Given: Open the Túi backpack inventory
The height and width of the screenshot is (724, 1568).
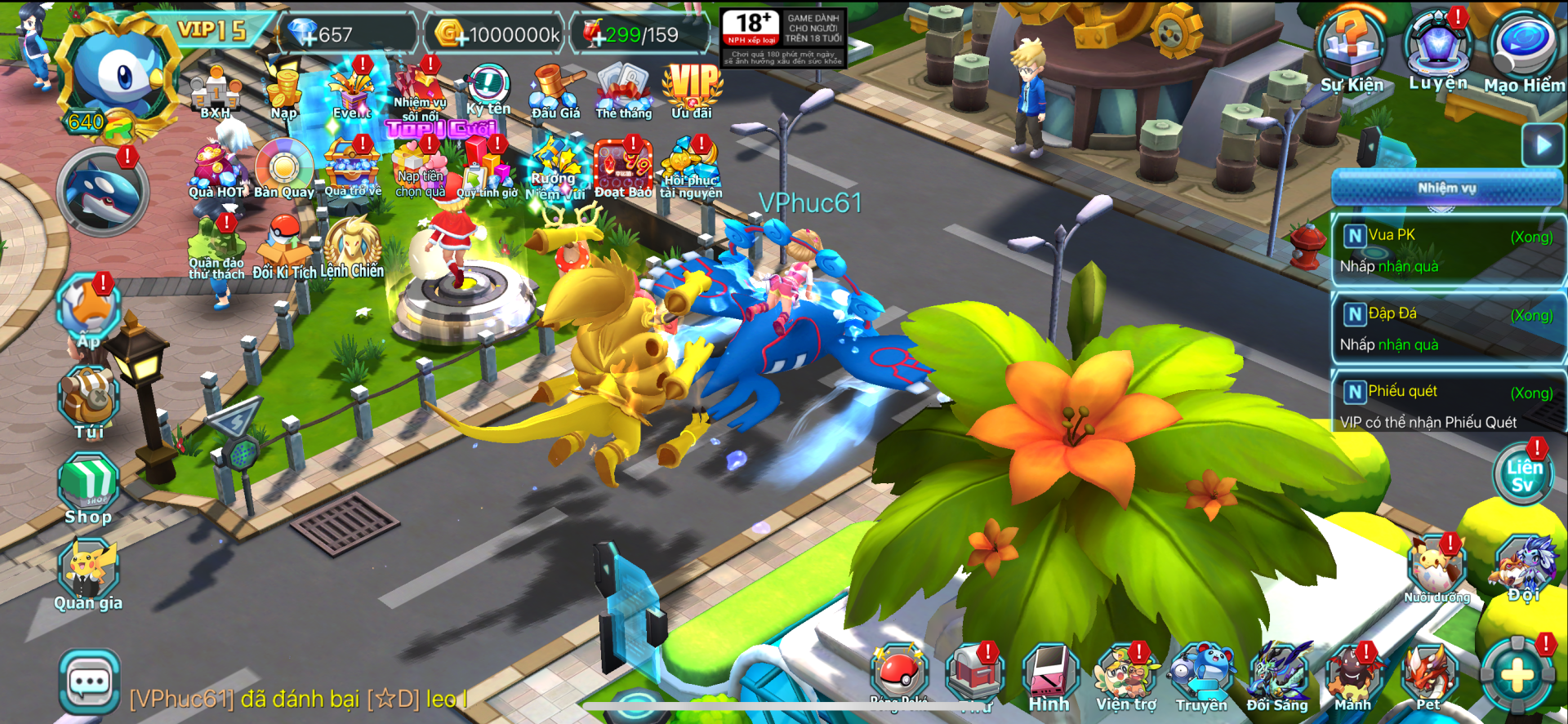Looking at the screenshot, I should pos(89,402).
